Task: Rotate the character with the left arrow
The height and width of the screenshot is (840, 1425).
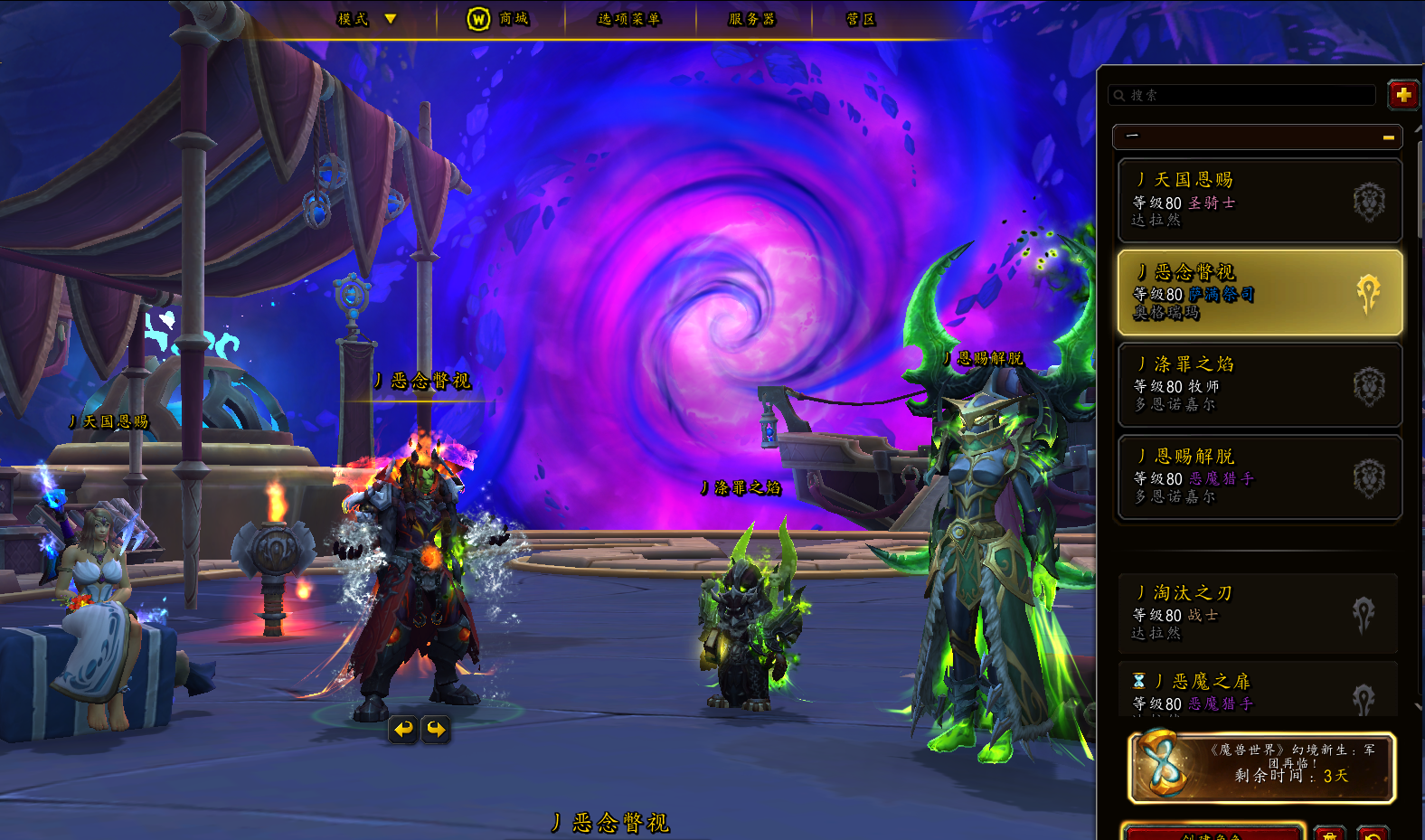Action: click(403, 729)
